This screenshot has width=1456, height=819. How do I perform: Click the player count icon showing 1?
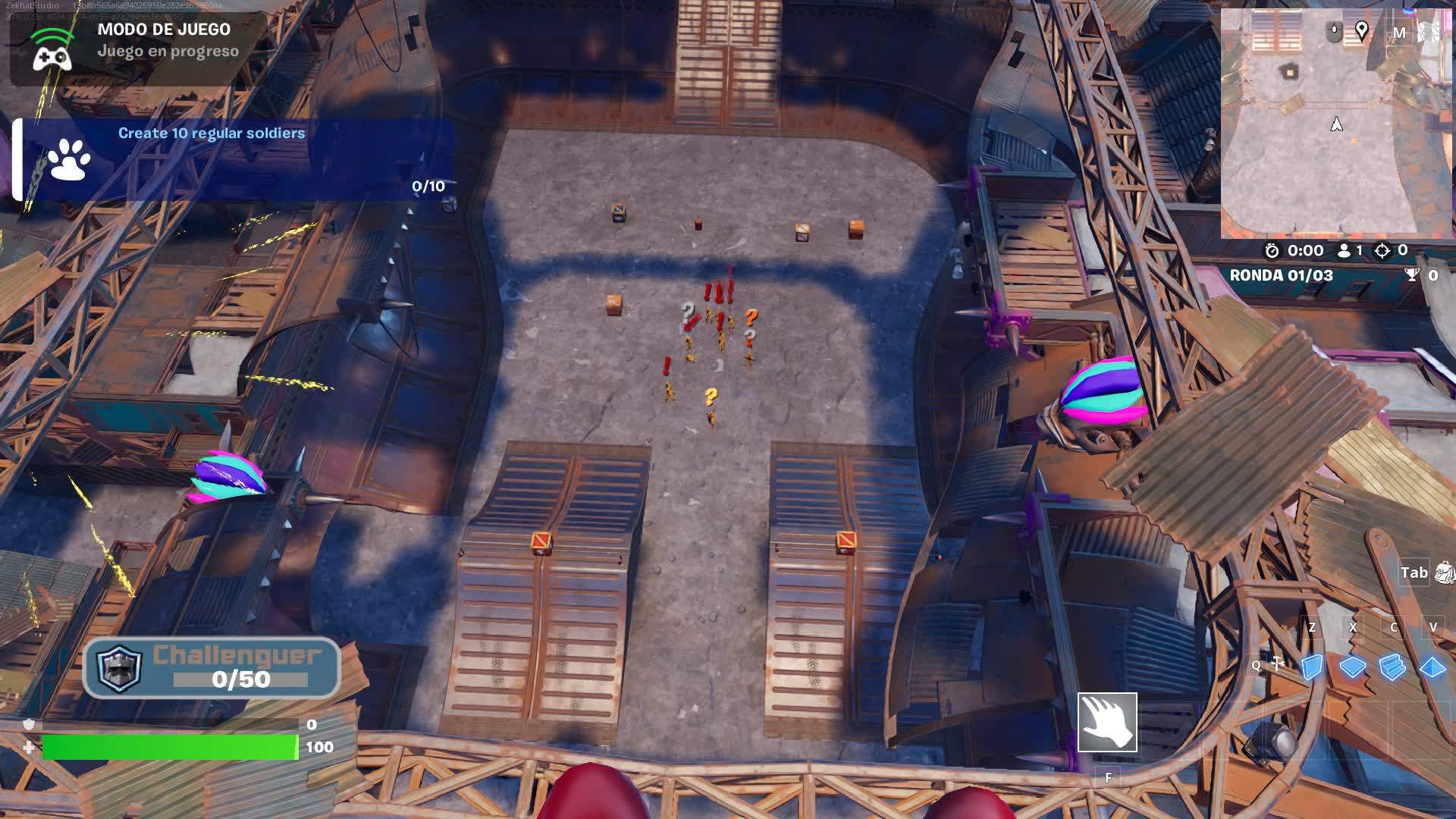(1342, 251)
